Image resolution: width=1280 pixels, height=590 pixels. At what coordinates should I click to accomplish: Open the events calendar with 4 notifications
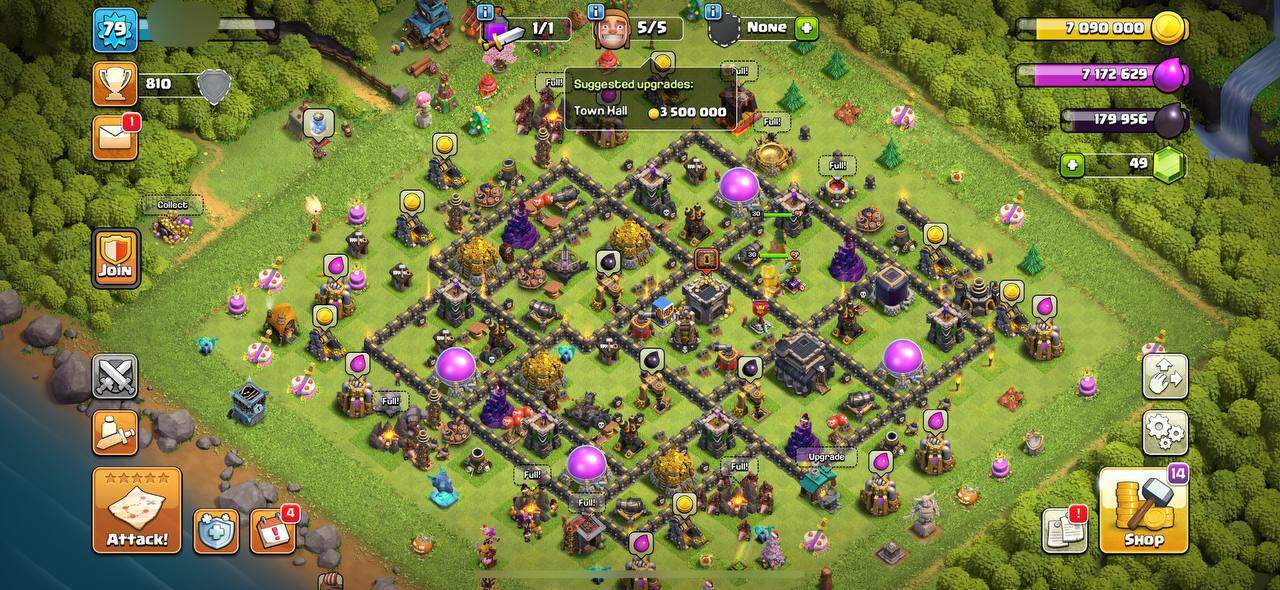coord(272,531)
